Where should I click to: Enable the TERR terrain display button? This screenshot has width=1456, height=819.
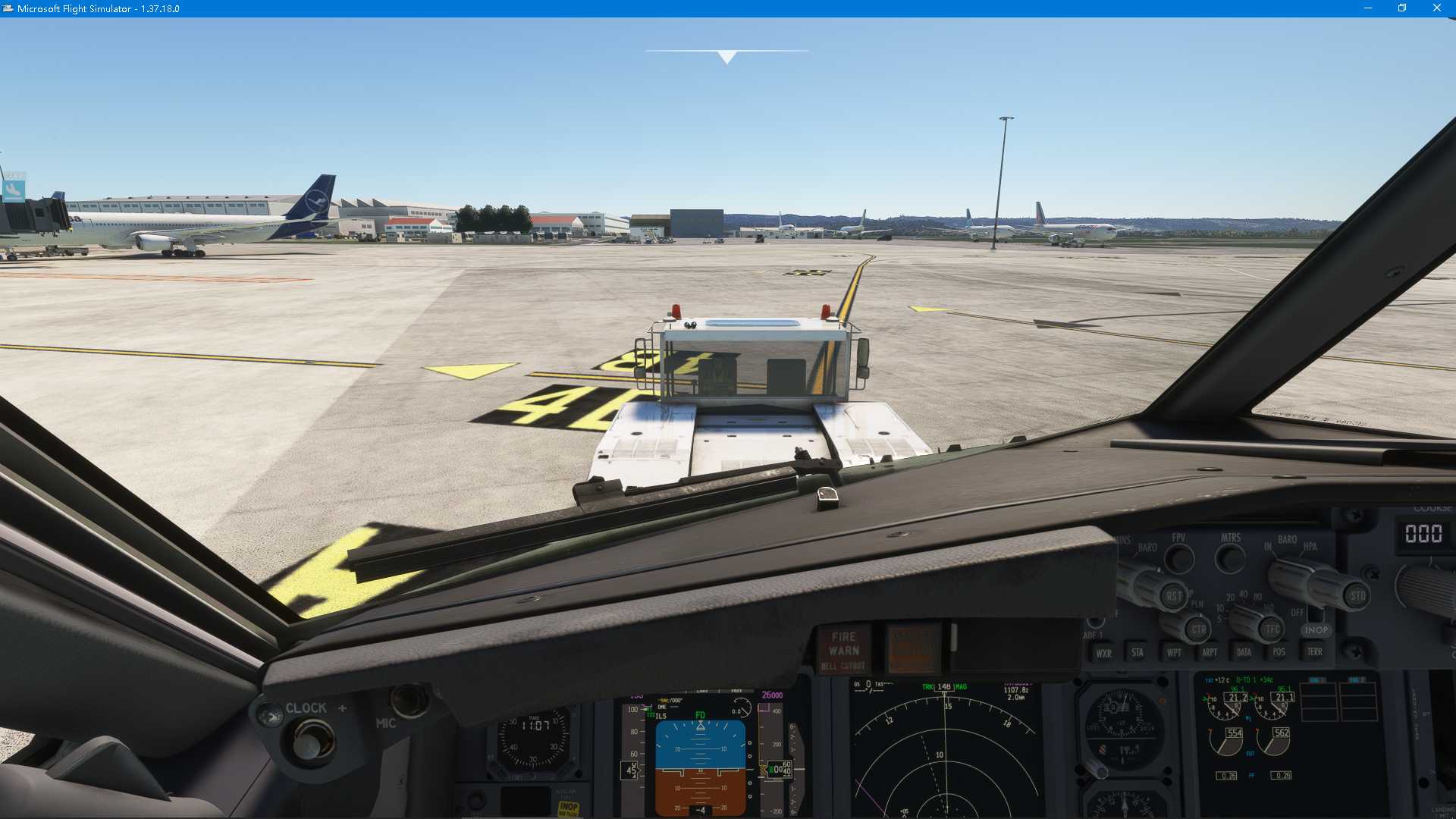(x=1316, y=651)
